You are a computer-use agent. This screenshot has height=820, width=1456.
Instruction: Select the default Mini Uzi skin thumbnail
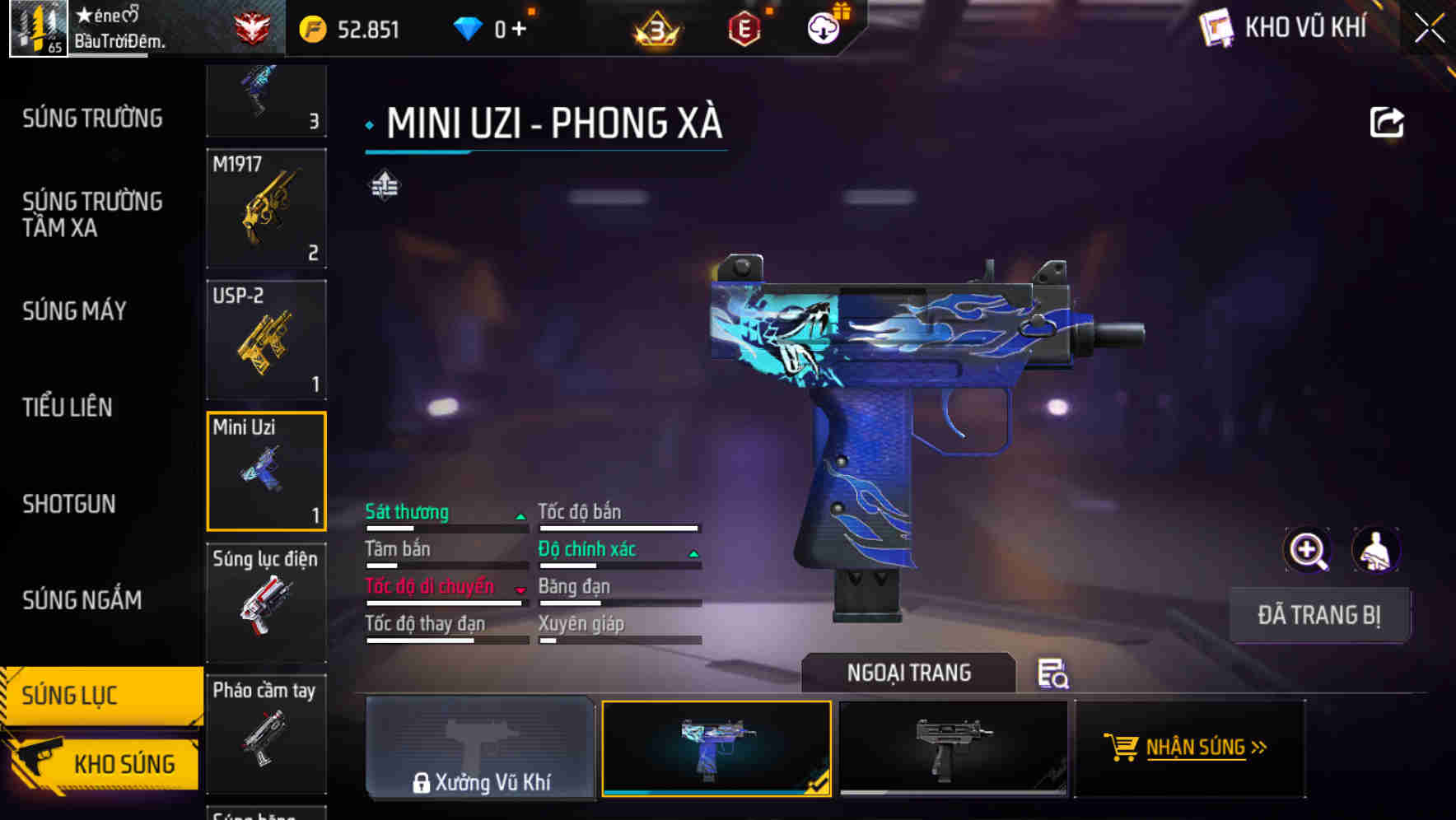[953, 748]
